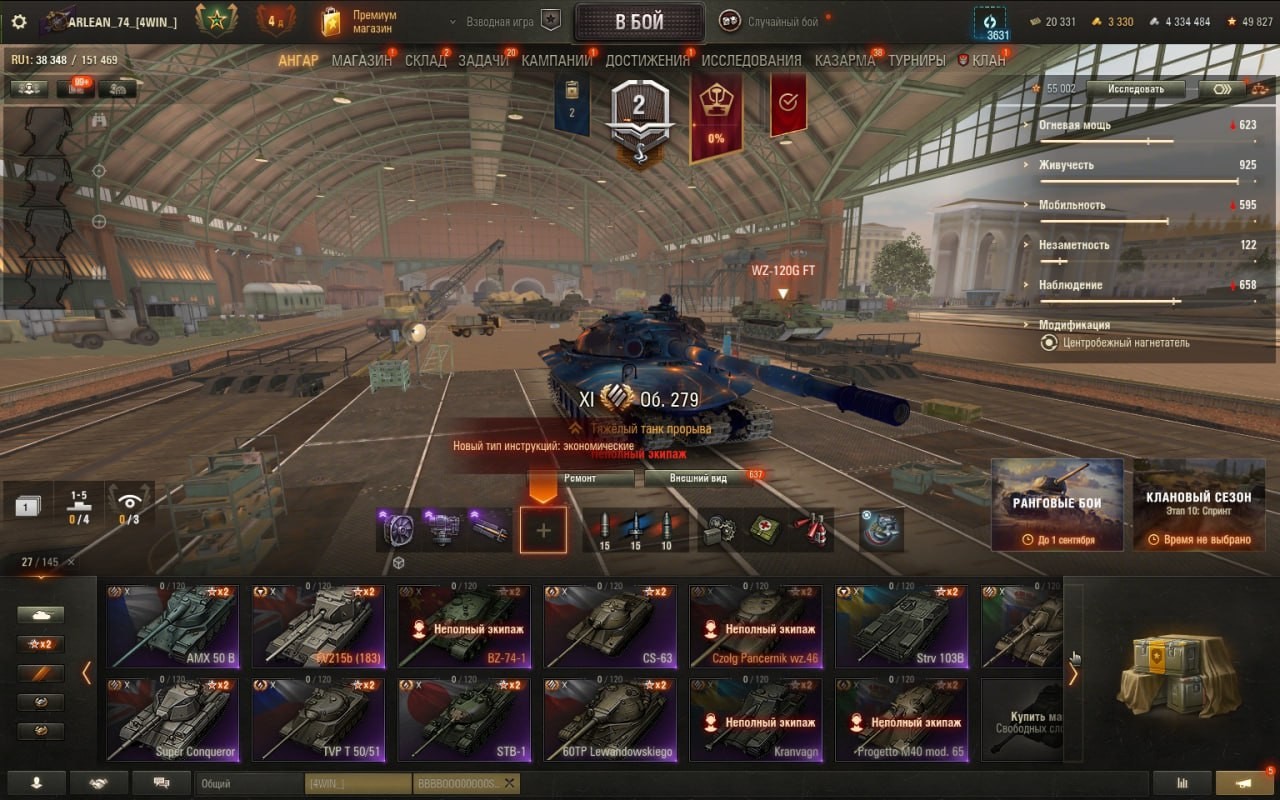Screen dimensions: 1280x800
Task: Open the РАНГОВЫЕ БОИ ranked battles banner
Action: [x=1057, y=504]
